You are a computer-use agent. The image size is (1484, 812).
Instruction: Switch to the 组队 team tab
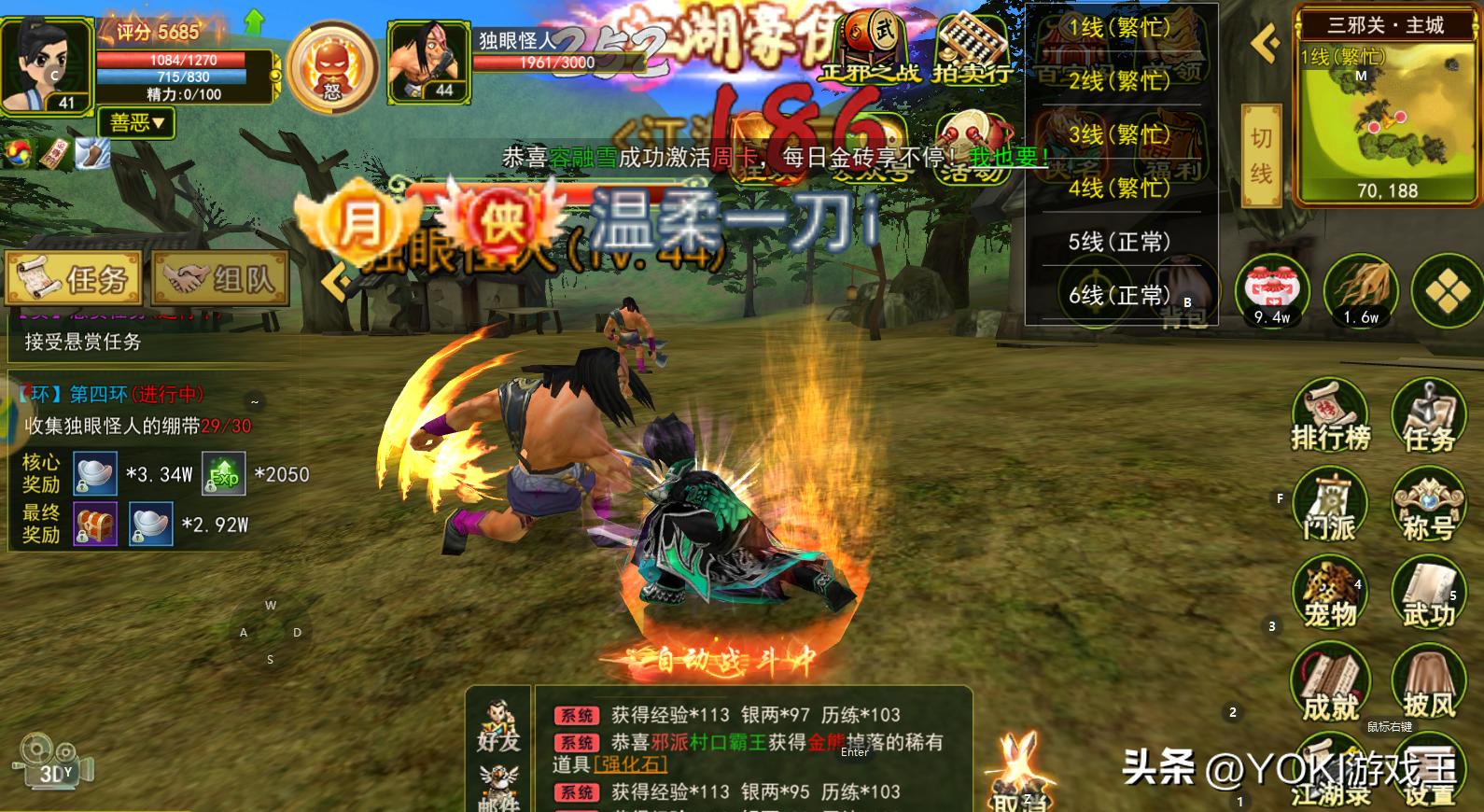(220, 278)
